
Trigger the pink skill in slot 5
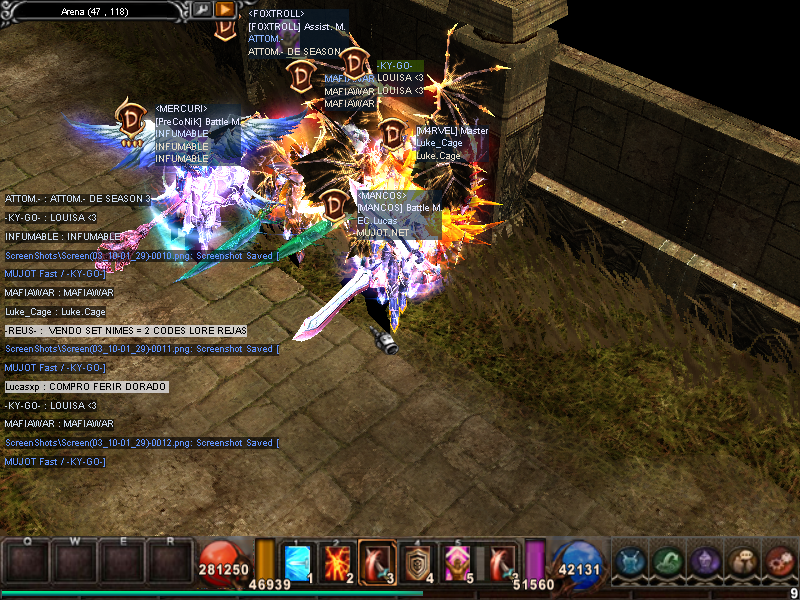tap(457, 564)
